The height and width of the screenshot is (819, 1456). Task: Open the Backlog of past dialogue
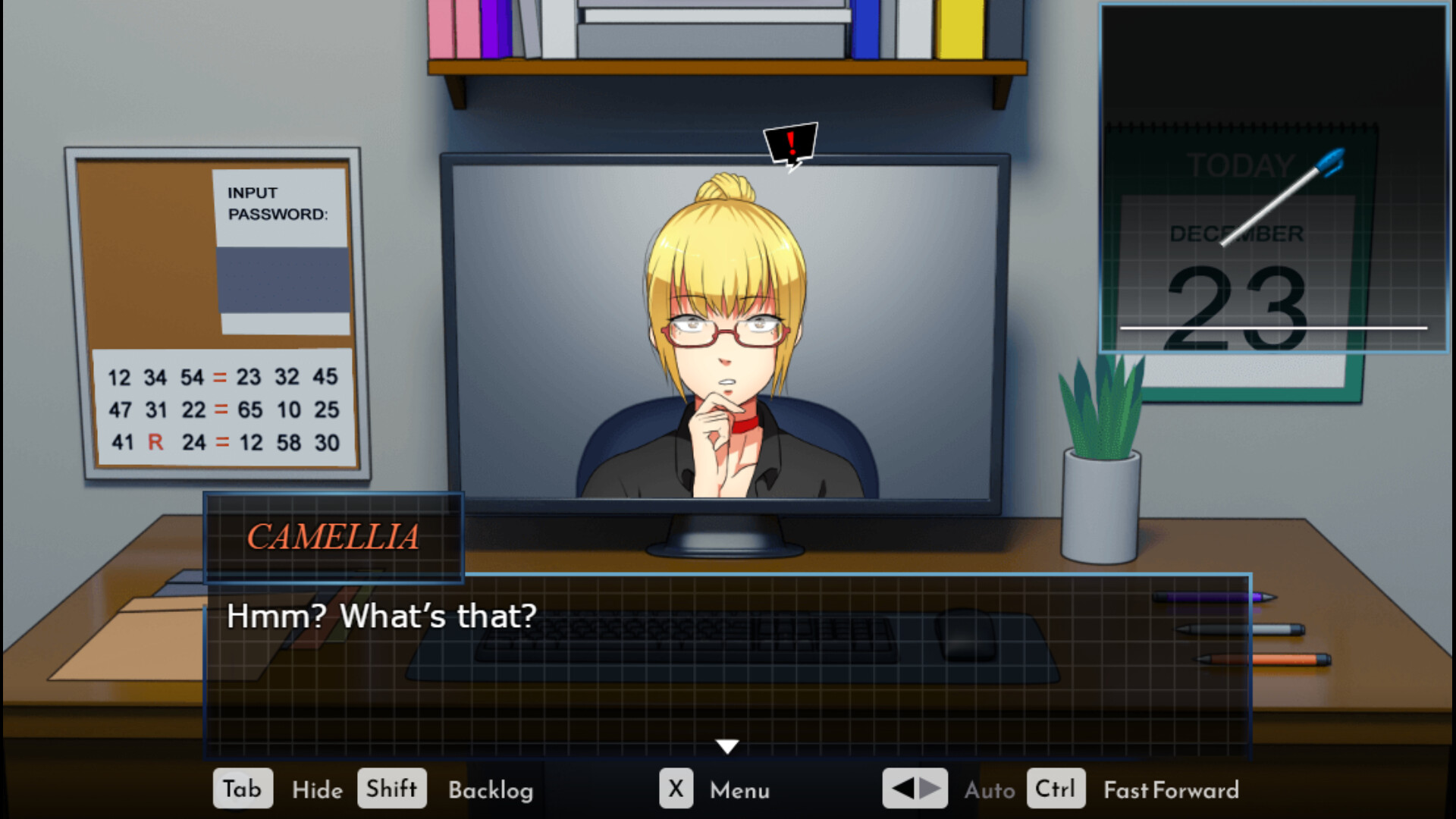492,790
